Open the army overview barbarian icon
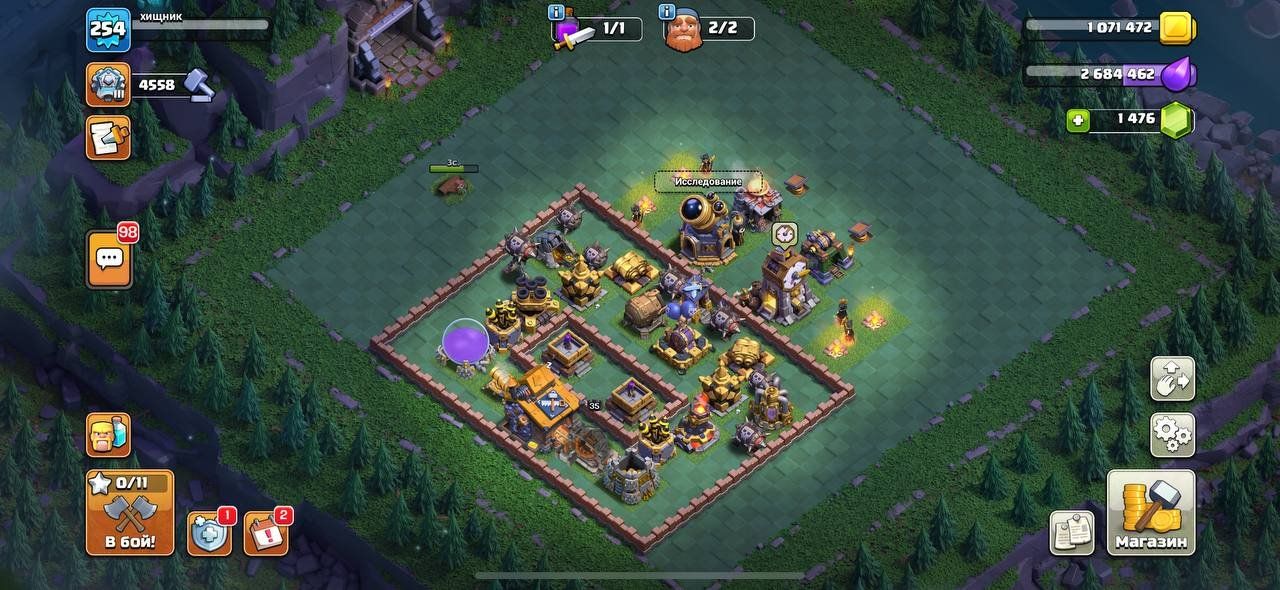Viewport: 1280px width, 590px height. (x=108, y=435)
